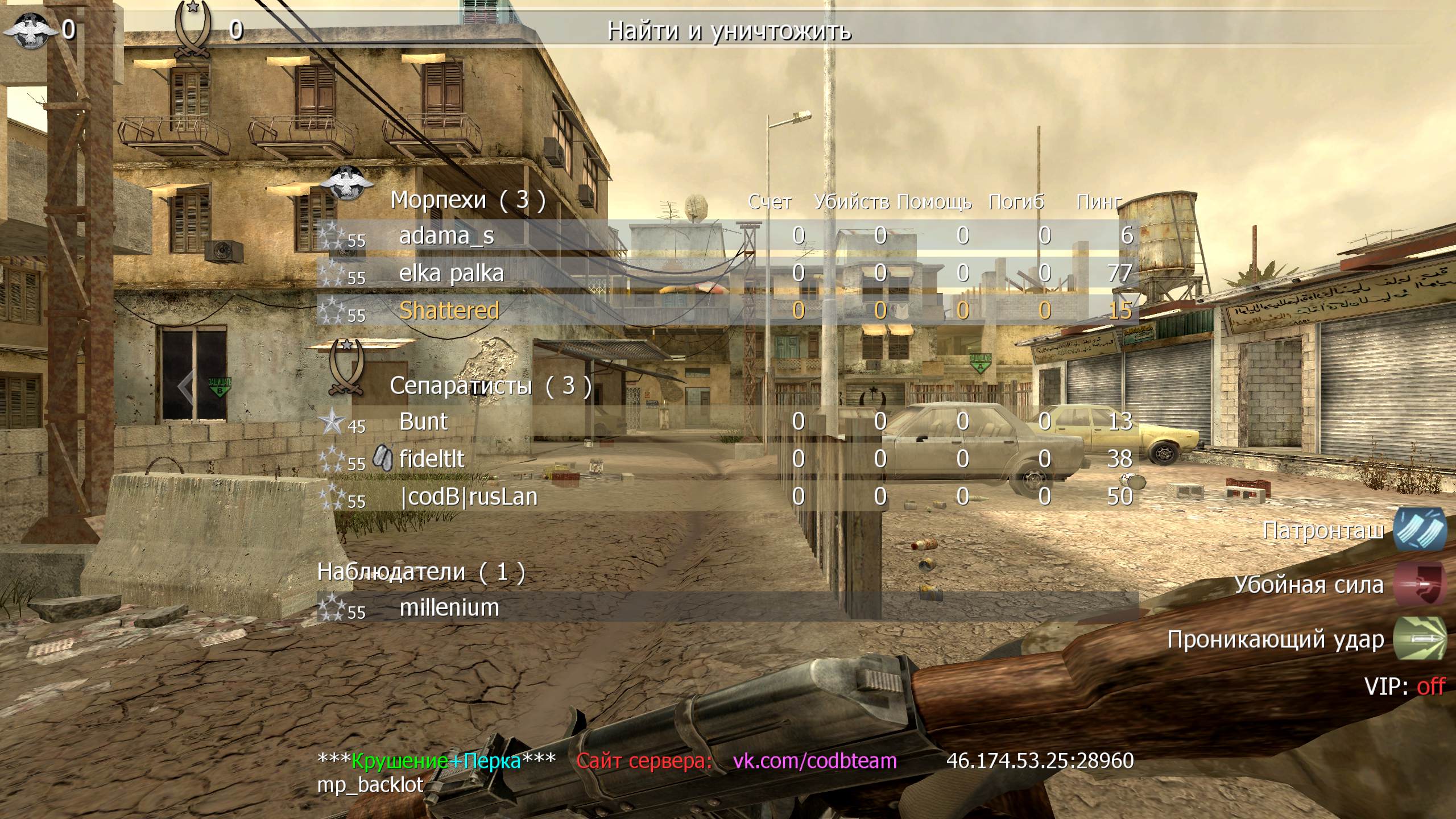Select Bunt in the Separatists team list

(x=424, y=422)
